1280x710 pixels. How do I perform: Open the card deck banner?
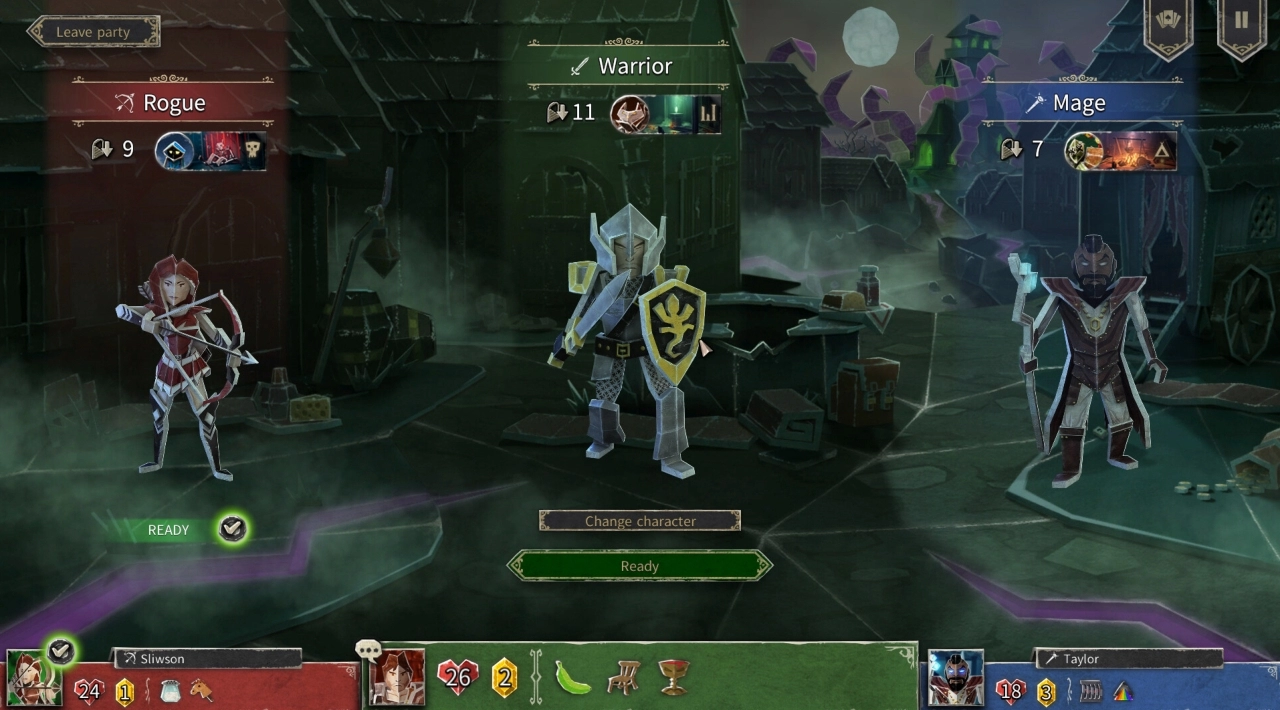(1168, 22)
